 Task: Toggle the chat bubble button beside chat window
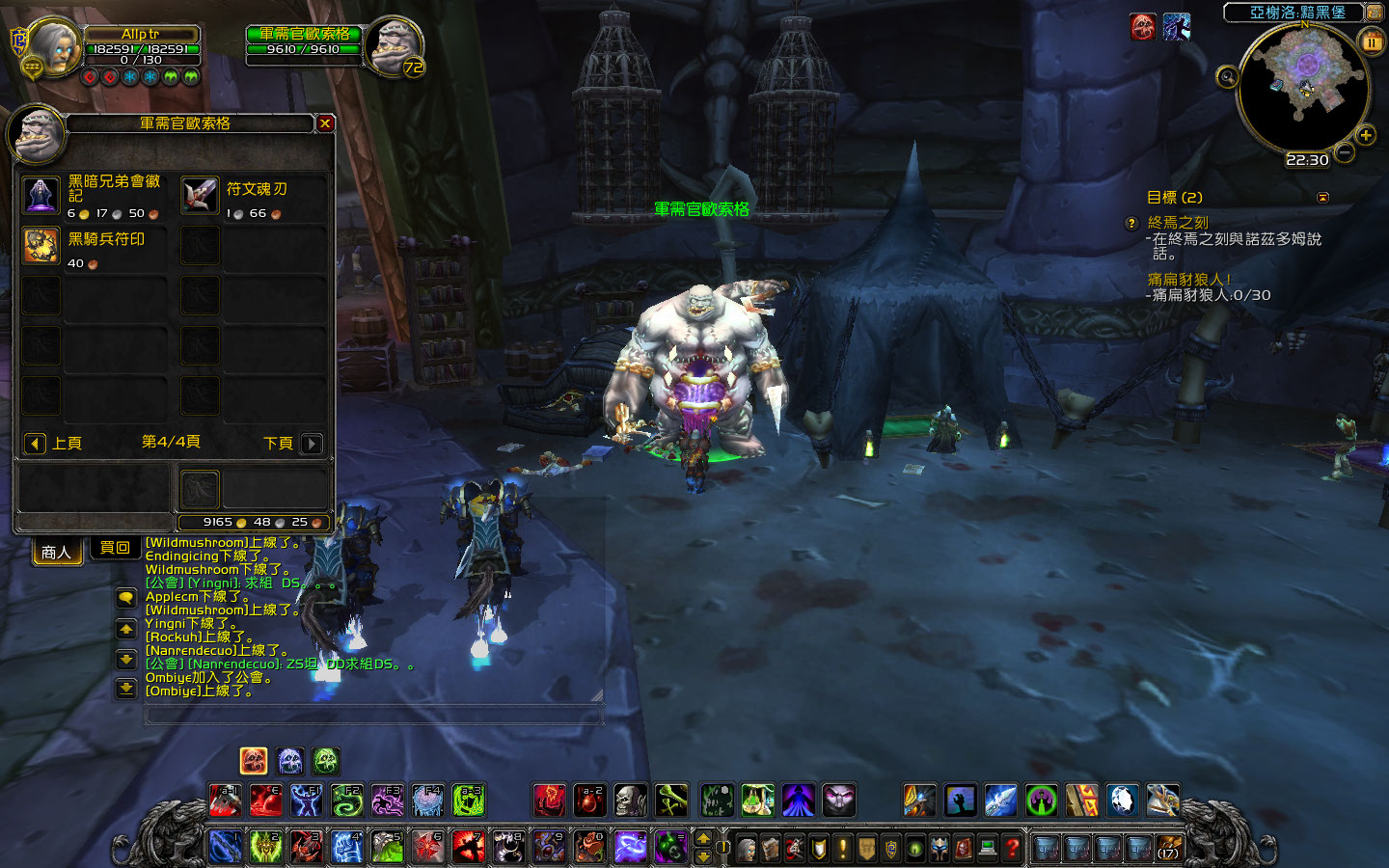124,599
